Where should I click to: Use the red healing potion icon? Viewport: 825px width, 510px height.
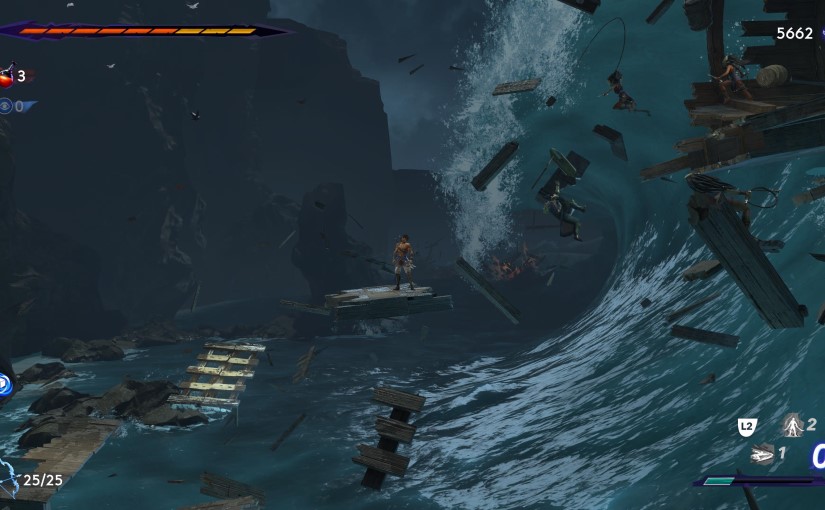coord(7,77)
